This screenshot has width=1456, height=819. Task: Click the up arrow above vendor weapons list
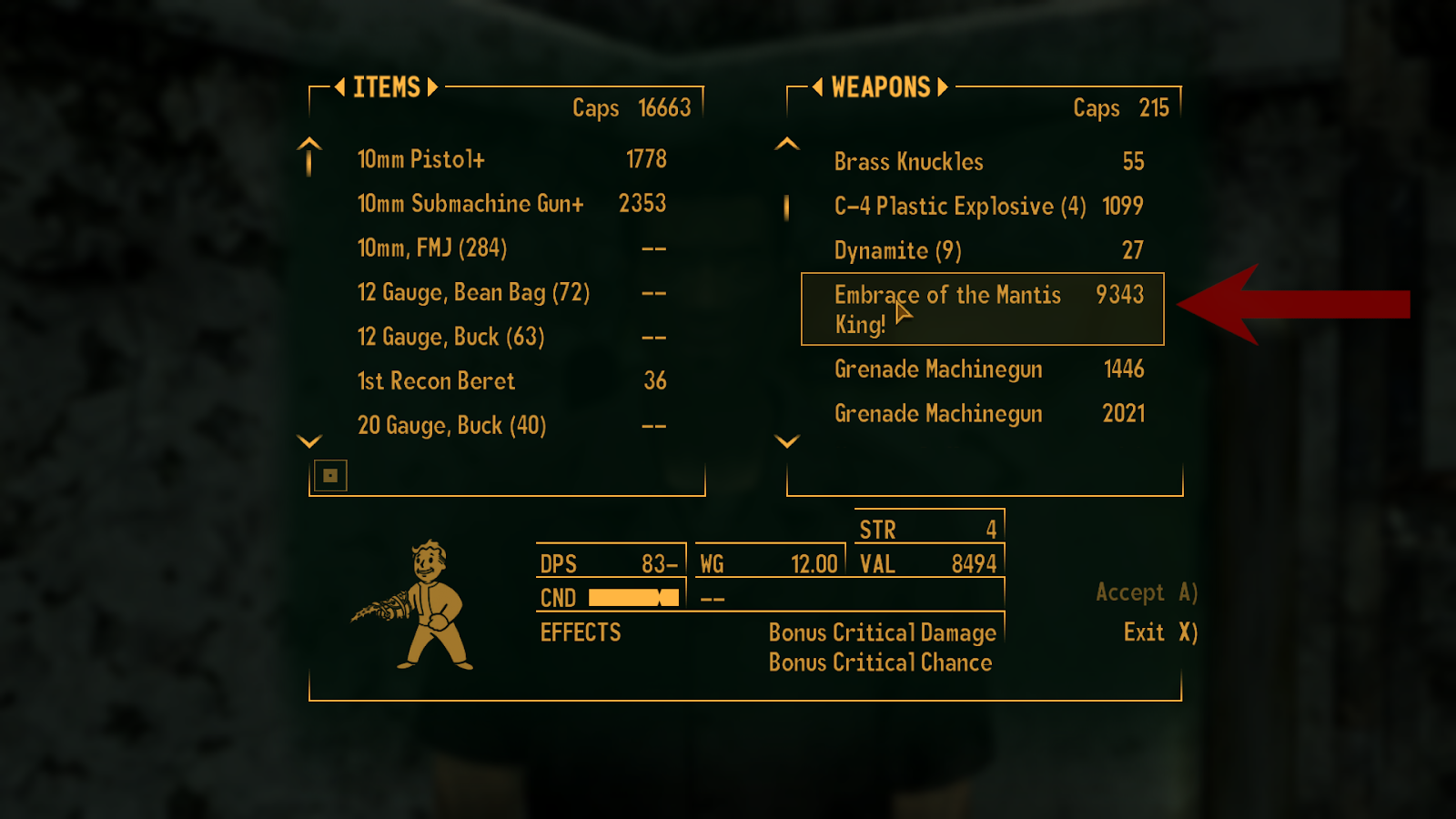click(787, 144)
